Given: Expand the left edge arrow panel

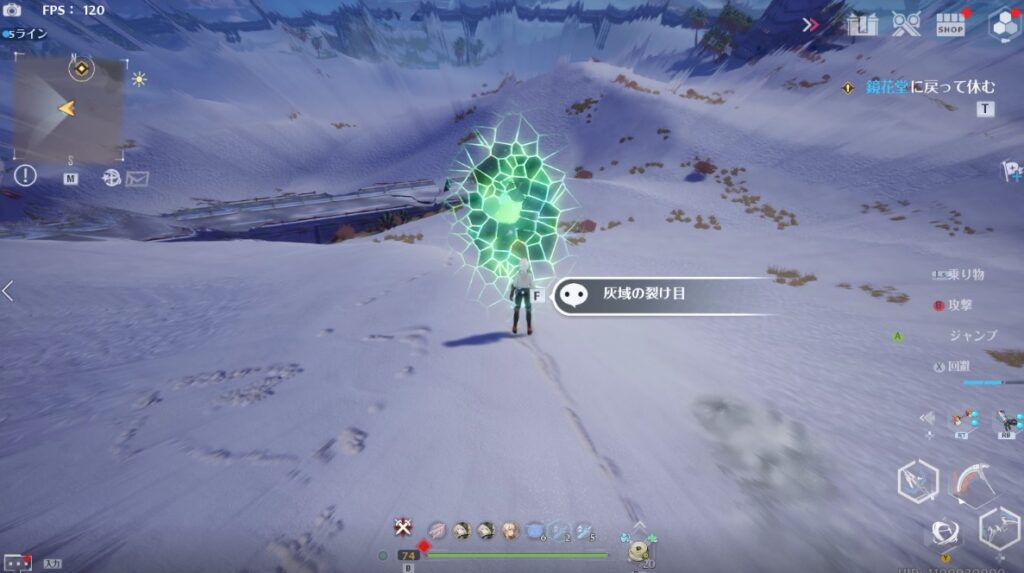Looking at the screenshot, I should (x=8, y=291).
